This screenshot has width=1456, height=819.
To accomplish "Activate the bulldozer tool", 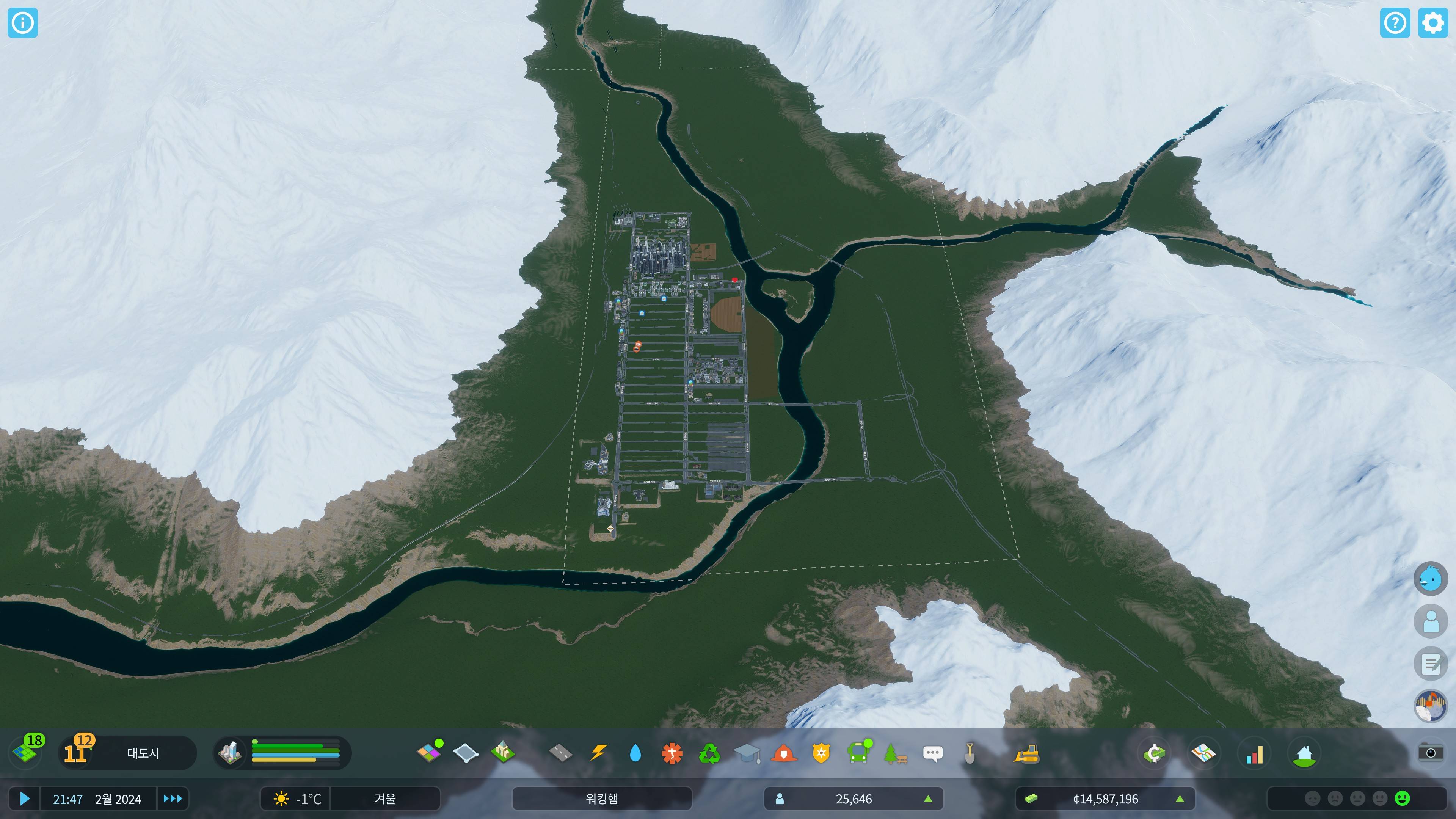I will [1026, 753].
